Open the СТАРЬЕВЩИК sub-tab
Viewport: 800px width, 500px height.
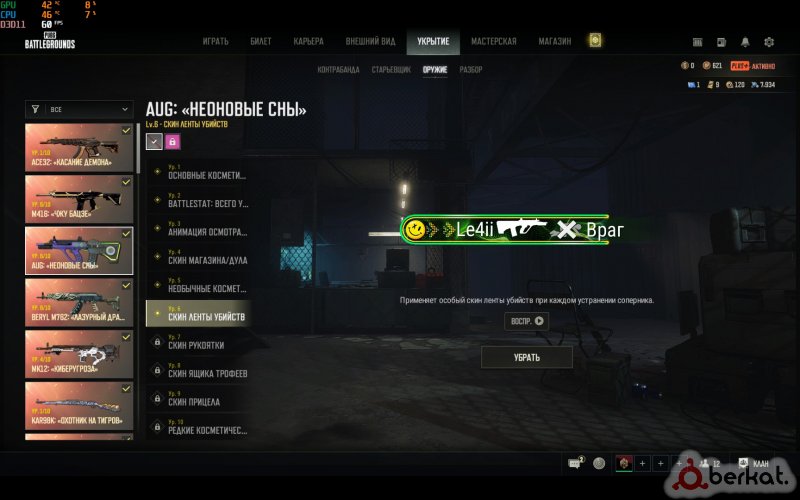tap(391, 70)
